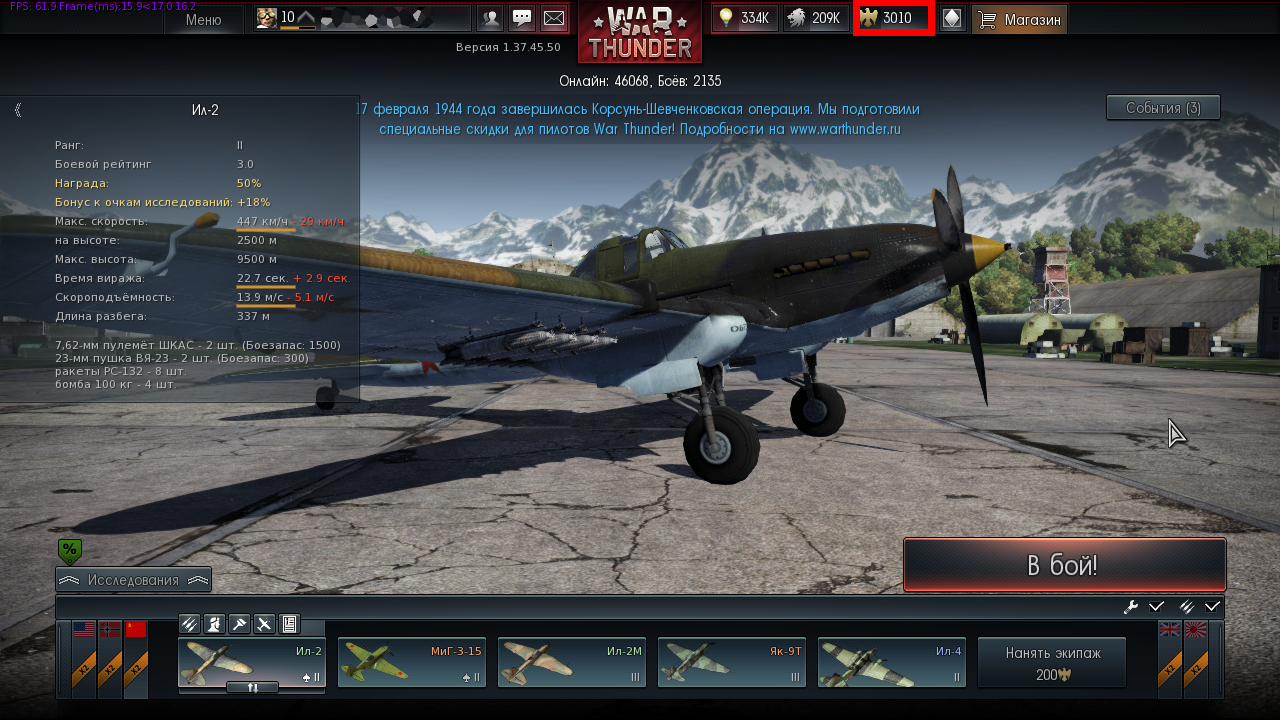Image resolution: width=1280 pixels, height=720 pixels.
Task: Open the mail envelope icon
Action: coord(553,19)
